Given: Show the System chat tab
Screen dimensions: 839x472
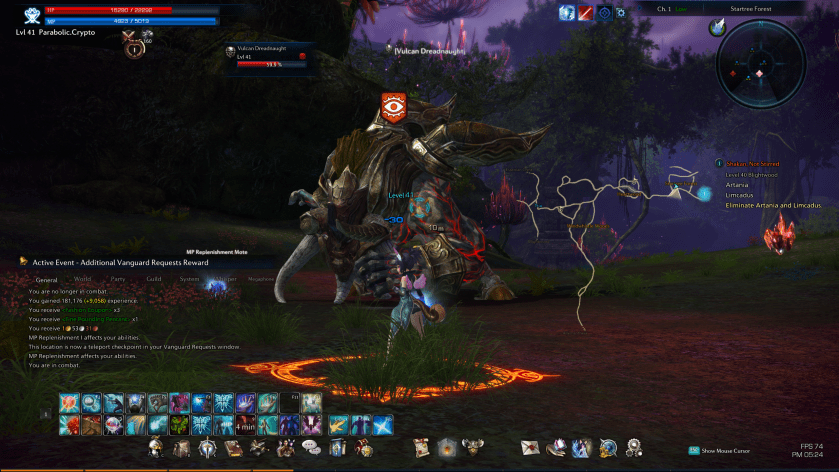Looking at the screenshot, I should click(x=189, y=280).
